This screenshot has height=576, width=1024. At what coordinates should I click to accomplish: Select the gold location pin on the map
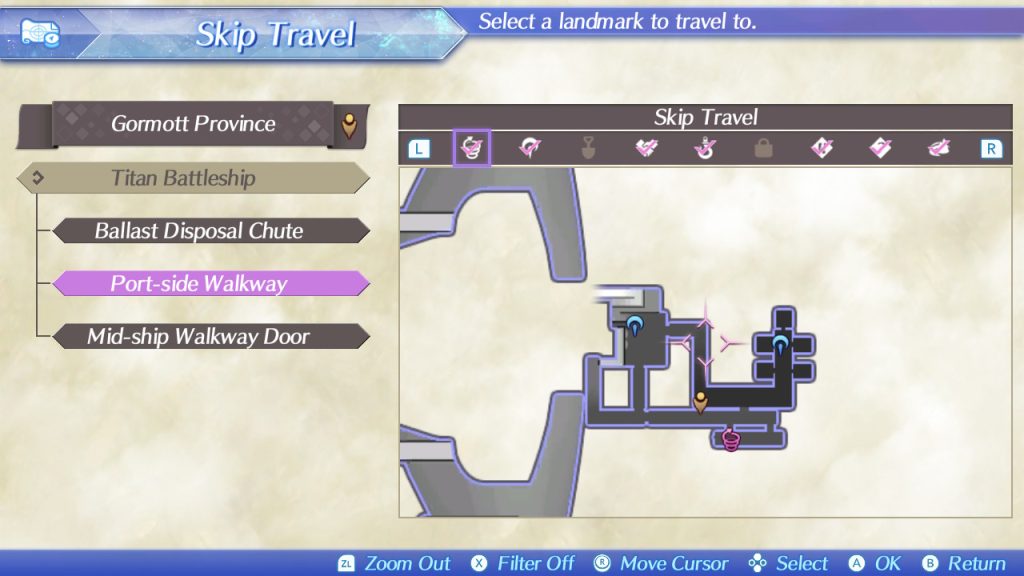coord(701,402)
